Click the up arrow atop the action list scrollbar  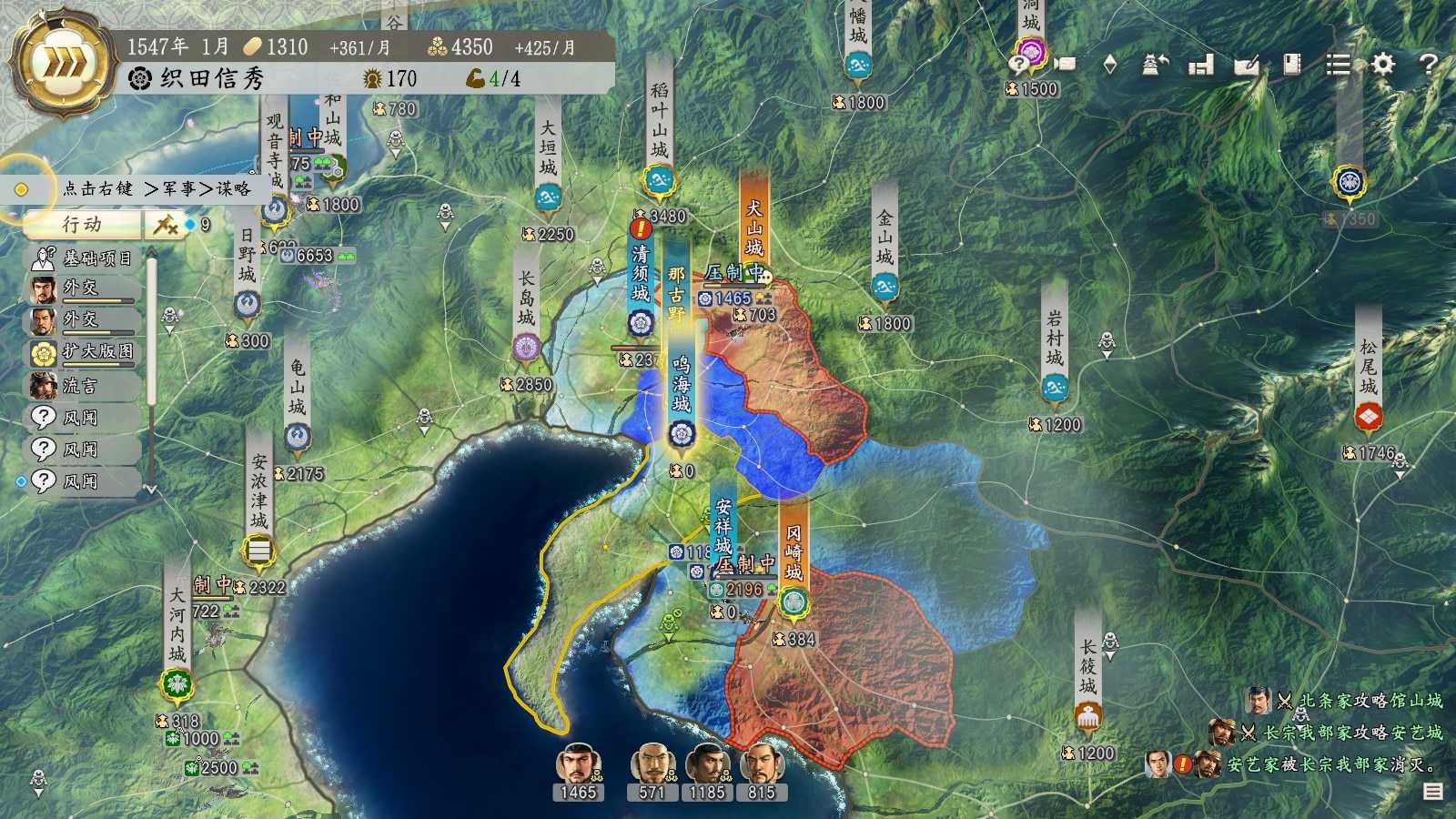tap(151, 249)
